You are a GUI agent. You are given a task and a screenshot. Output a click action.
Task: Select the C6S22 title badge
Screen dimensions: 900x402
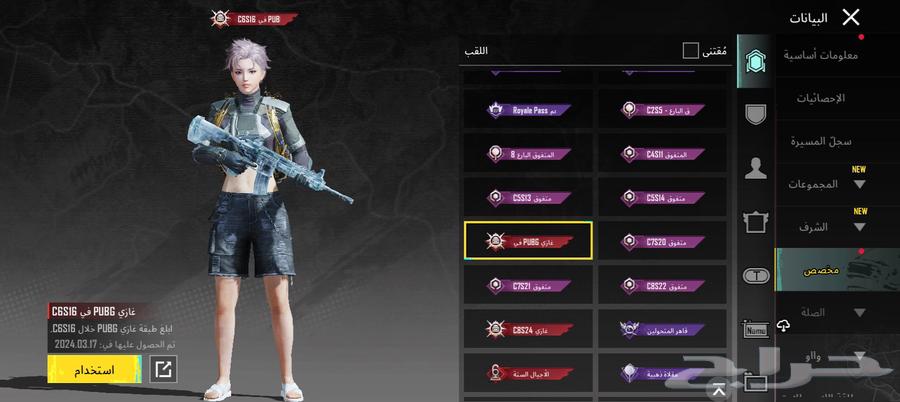(x=661, y=285)
